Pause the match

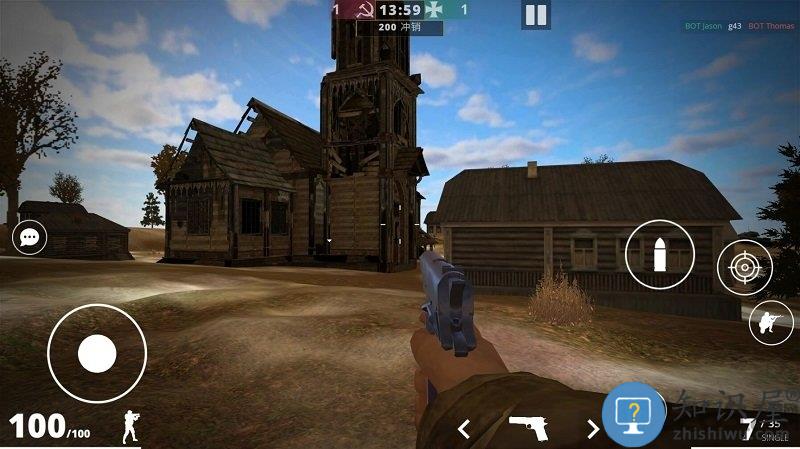[536, 15]
